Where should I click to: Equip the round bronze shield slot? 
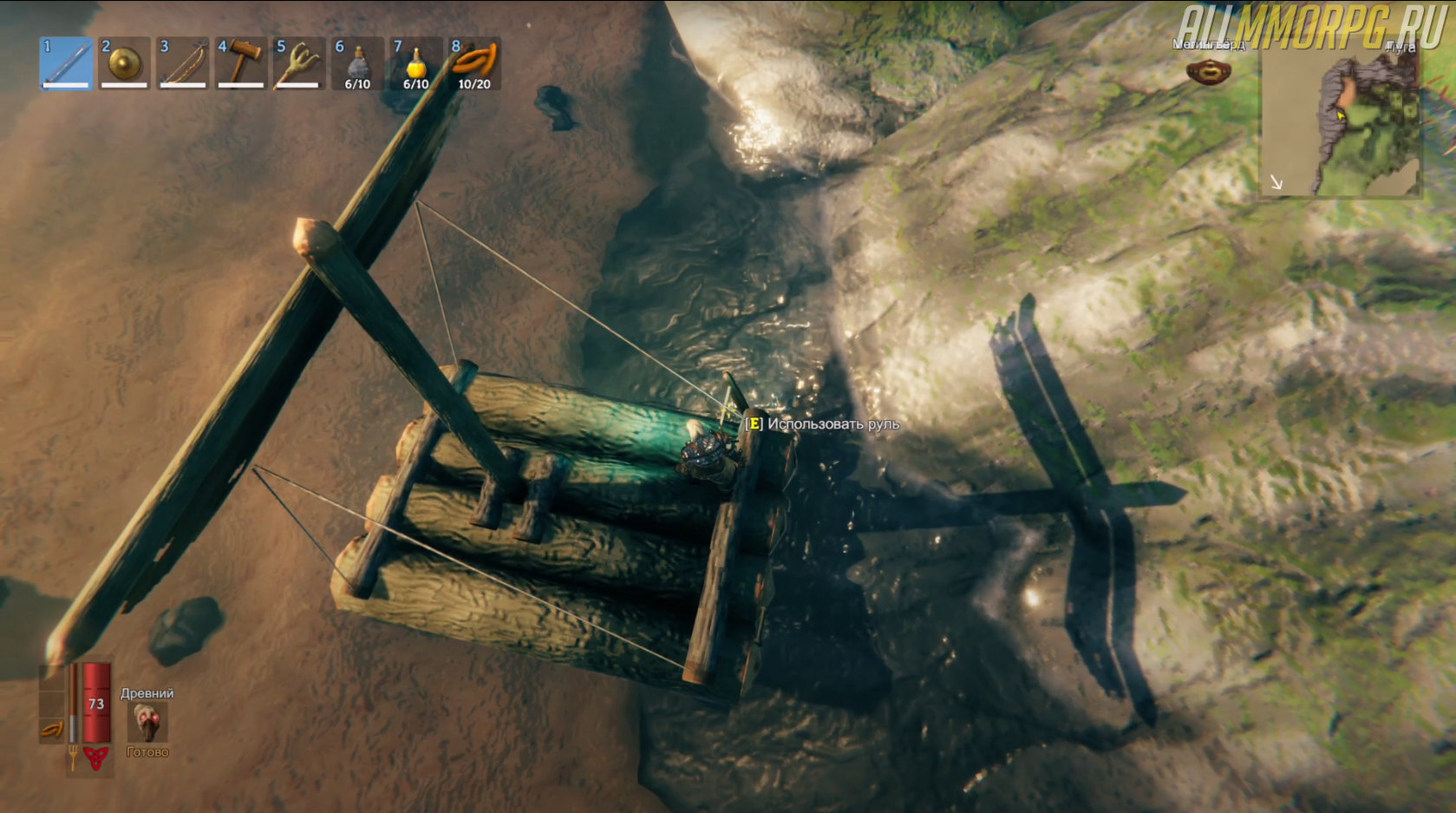click(x=125, y=63)
